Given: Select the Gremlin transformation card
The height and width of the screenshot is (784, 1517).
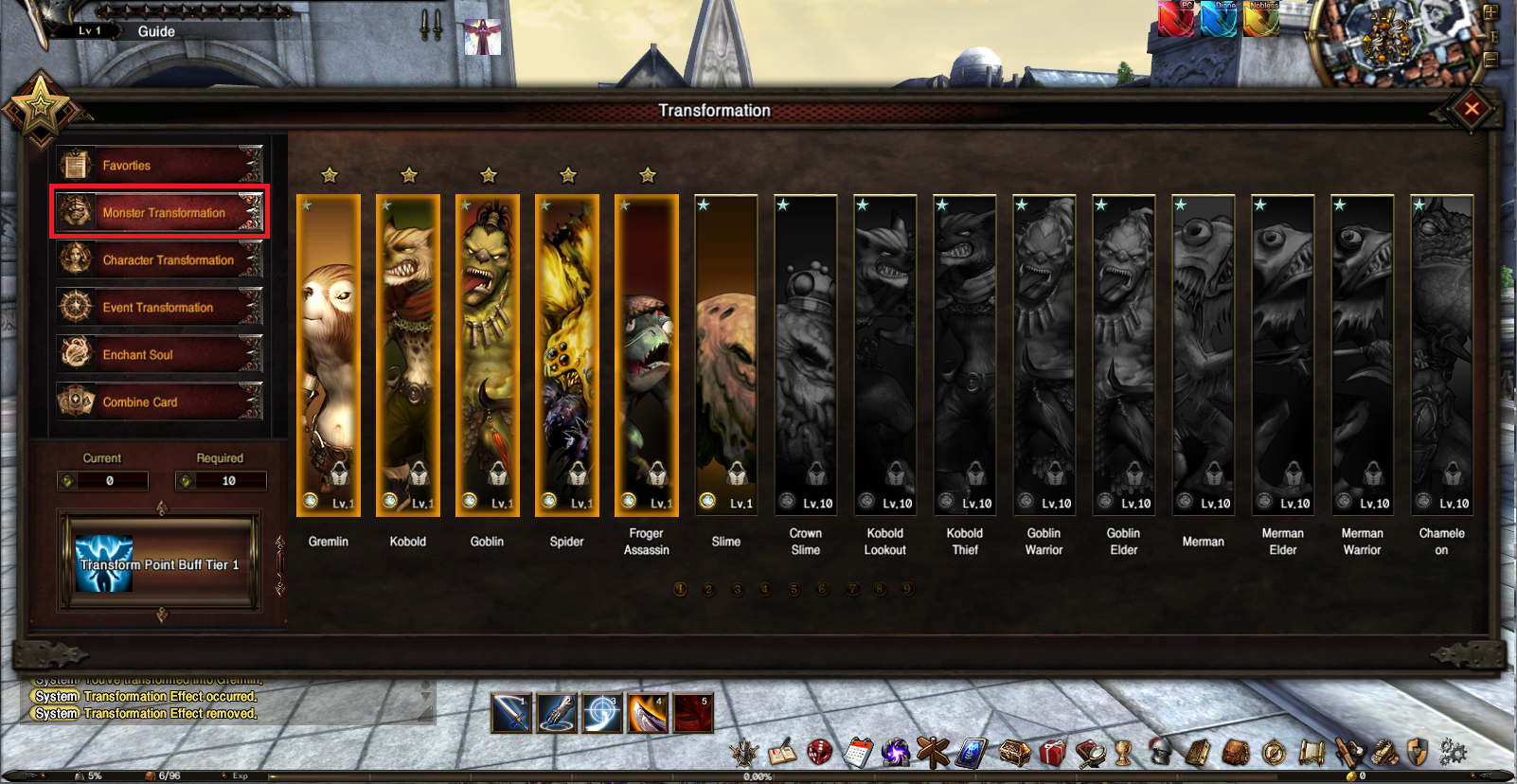Looking at the screenshot, I should click(x=329, y=355).
